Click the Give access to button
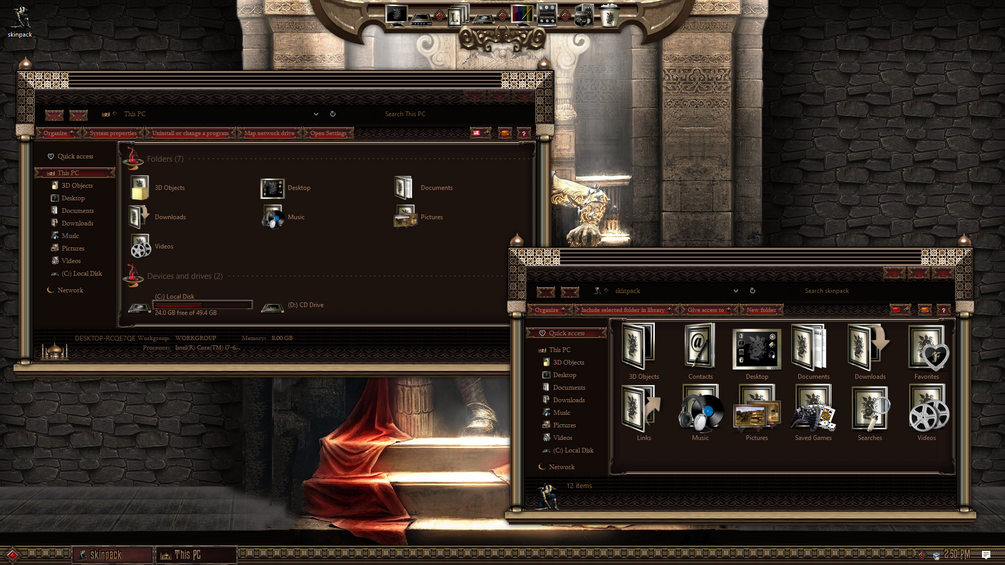1005x565 pixels. (706, 310)
